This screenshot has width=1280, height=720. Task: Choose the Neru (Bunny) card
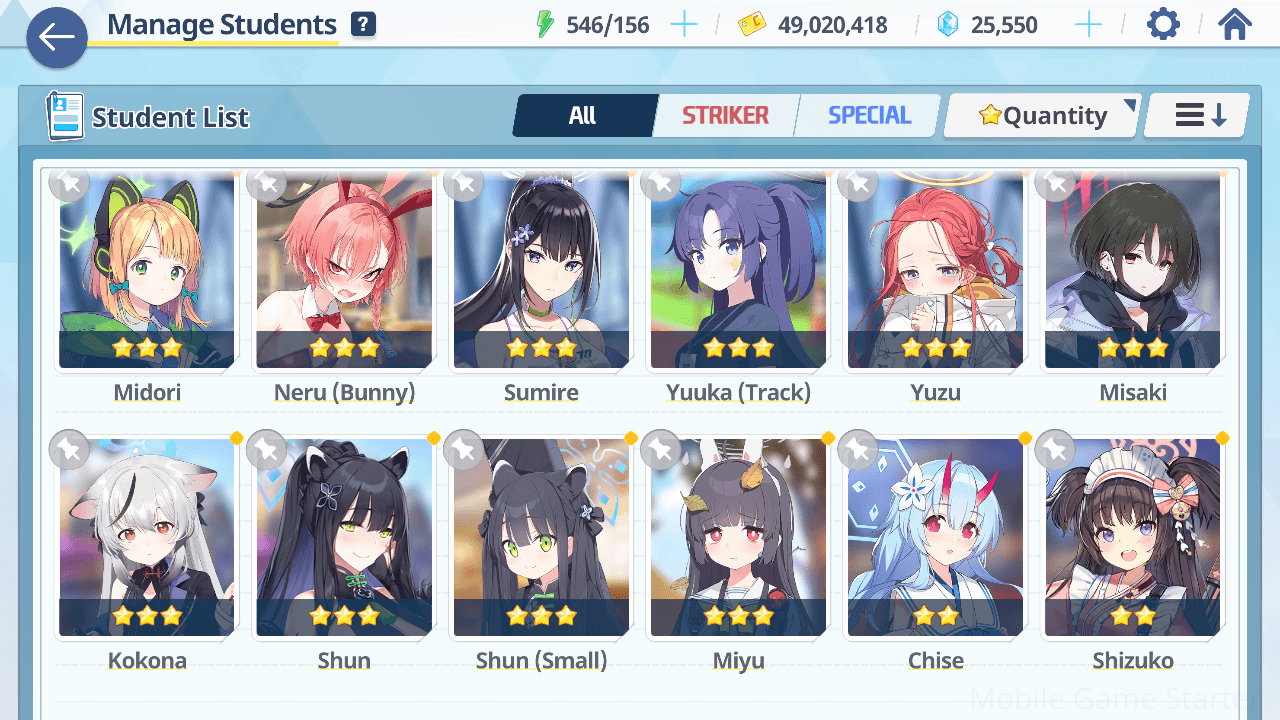pos(344,270)
